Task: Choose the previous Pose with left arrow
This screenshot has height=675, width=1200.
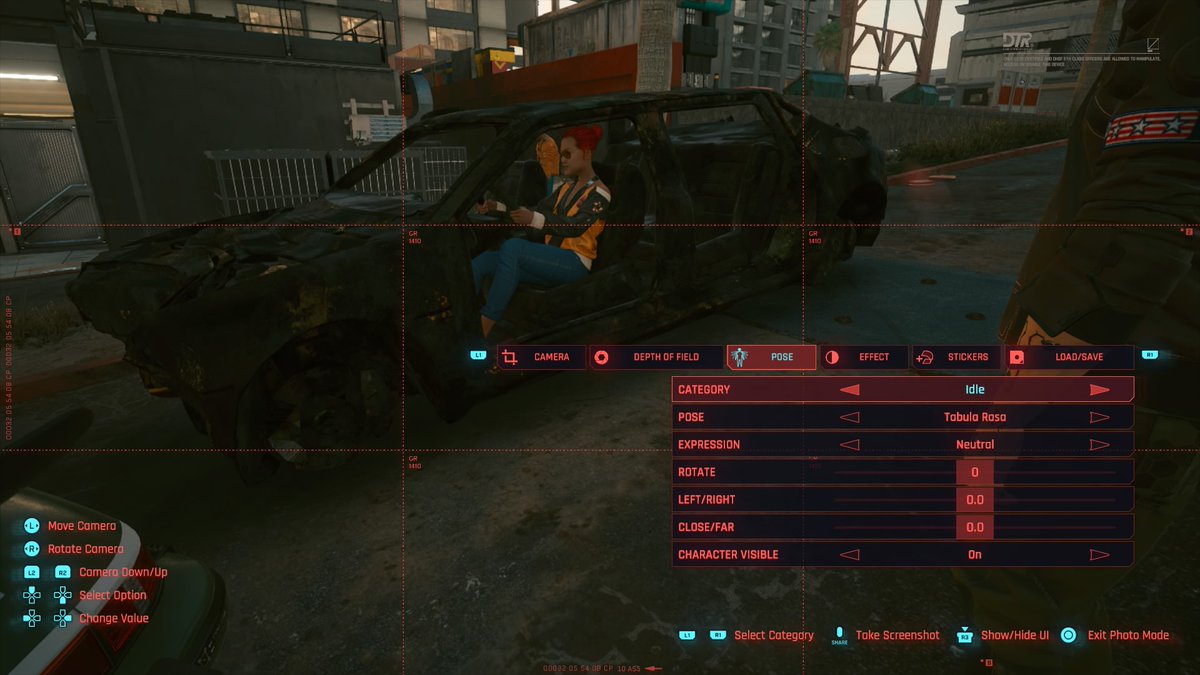Action: point(849,417)
